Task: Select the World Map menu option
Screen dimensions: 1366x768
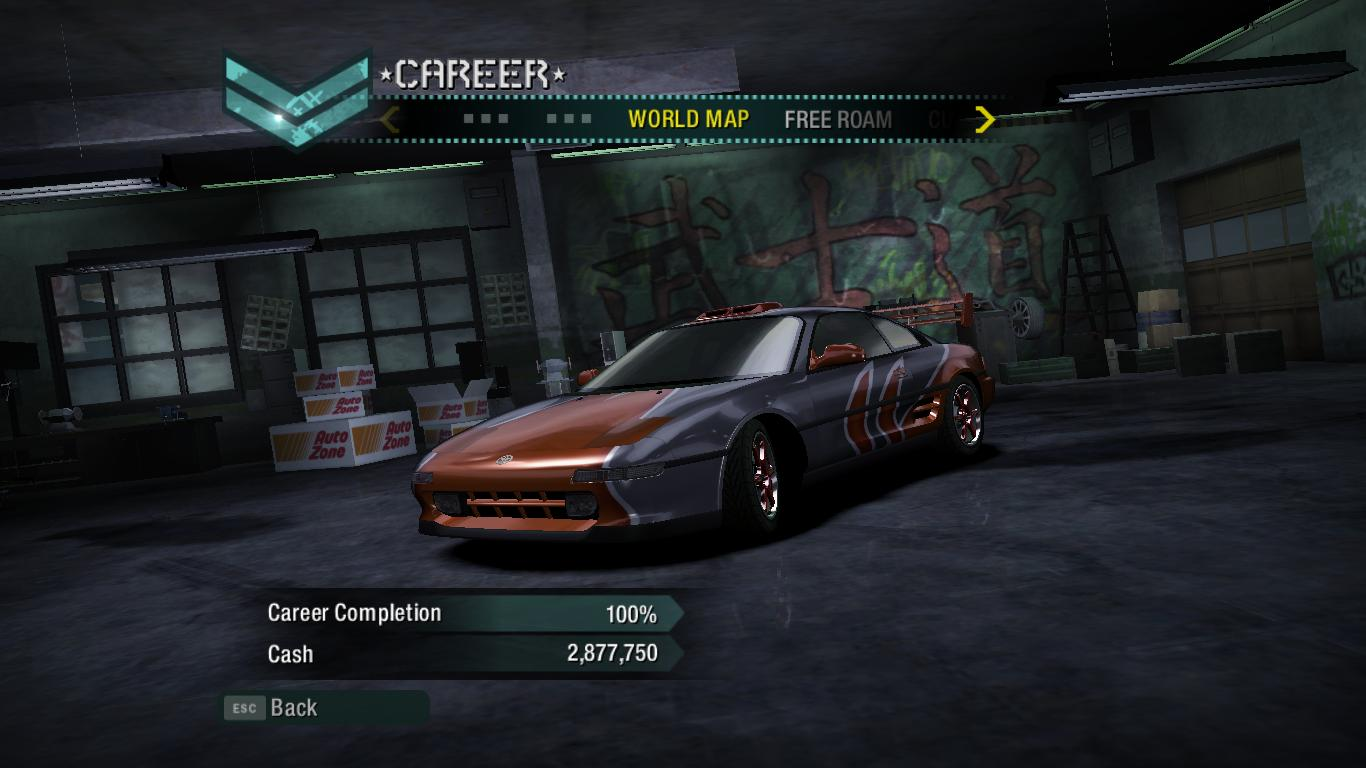Action: coord(688,119)
